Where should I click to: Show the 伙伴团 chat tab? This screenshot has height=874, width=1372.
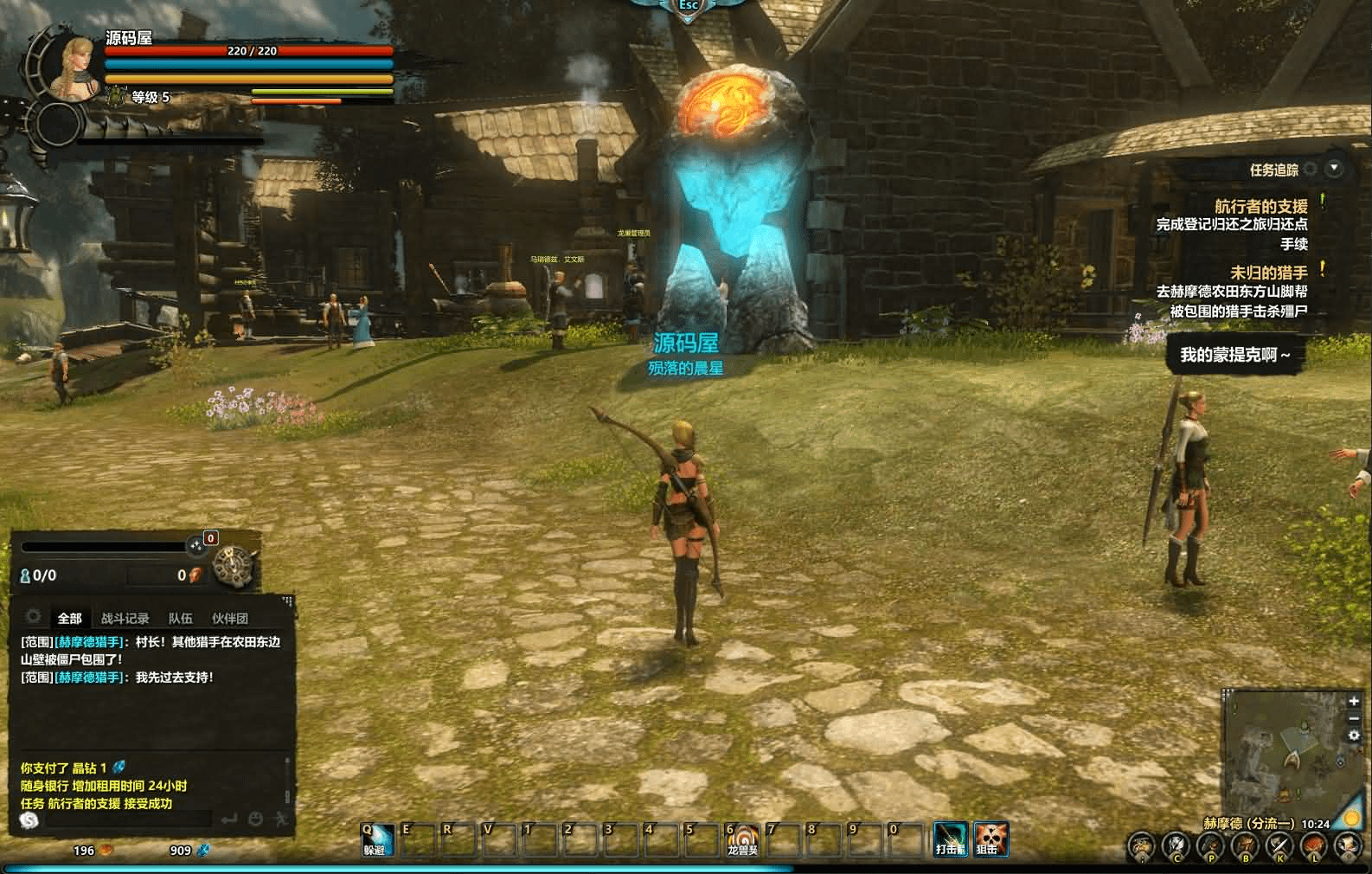pyautogui.click(x=229, y=619)
